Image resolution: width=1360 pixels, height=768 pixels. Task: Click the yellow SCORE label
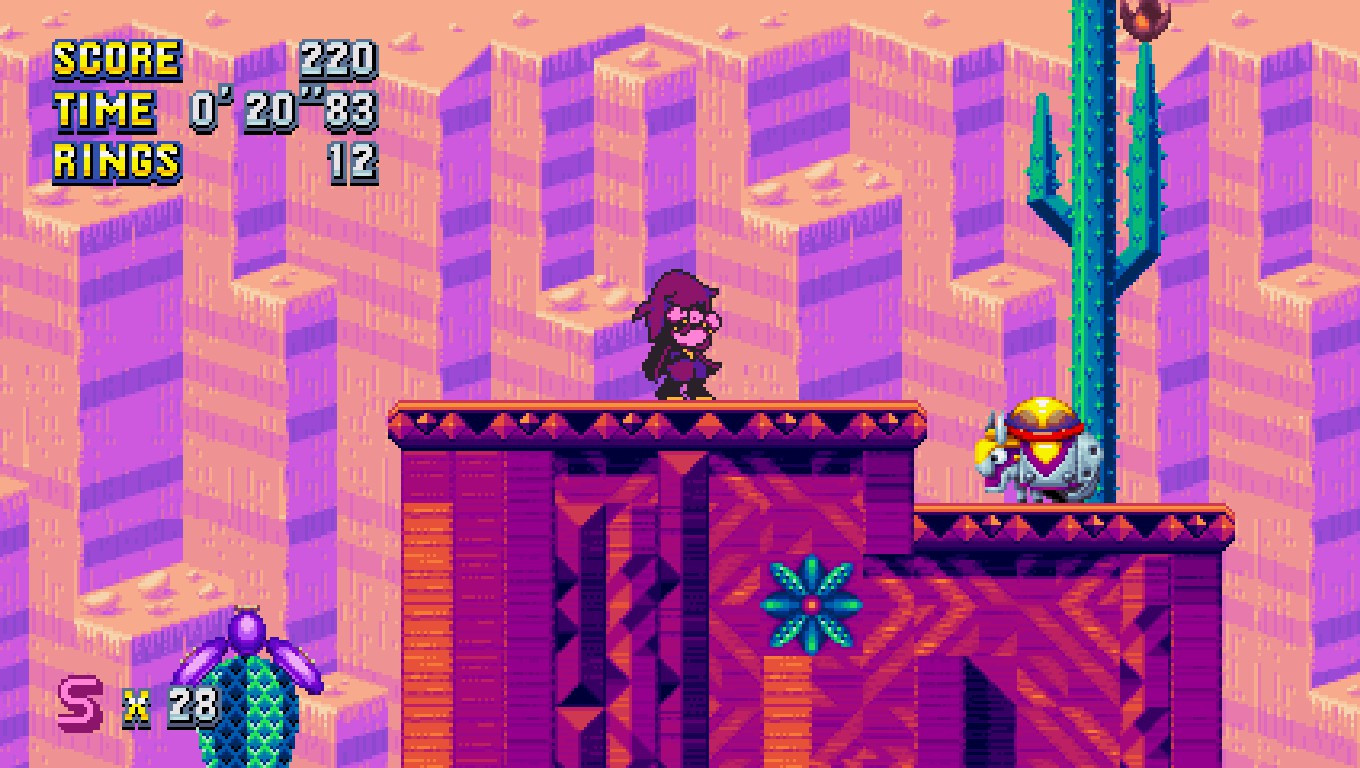click(115, 60)
